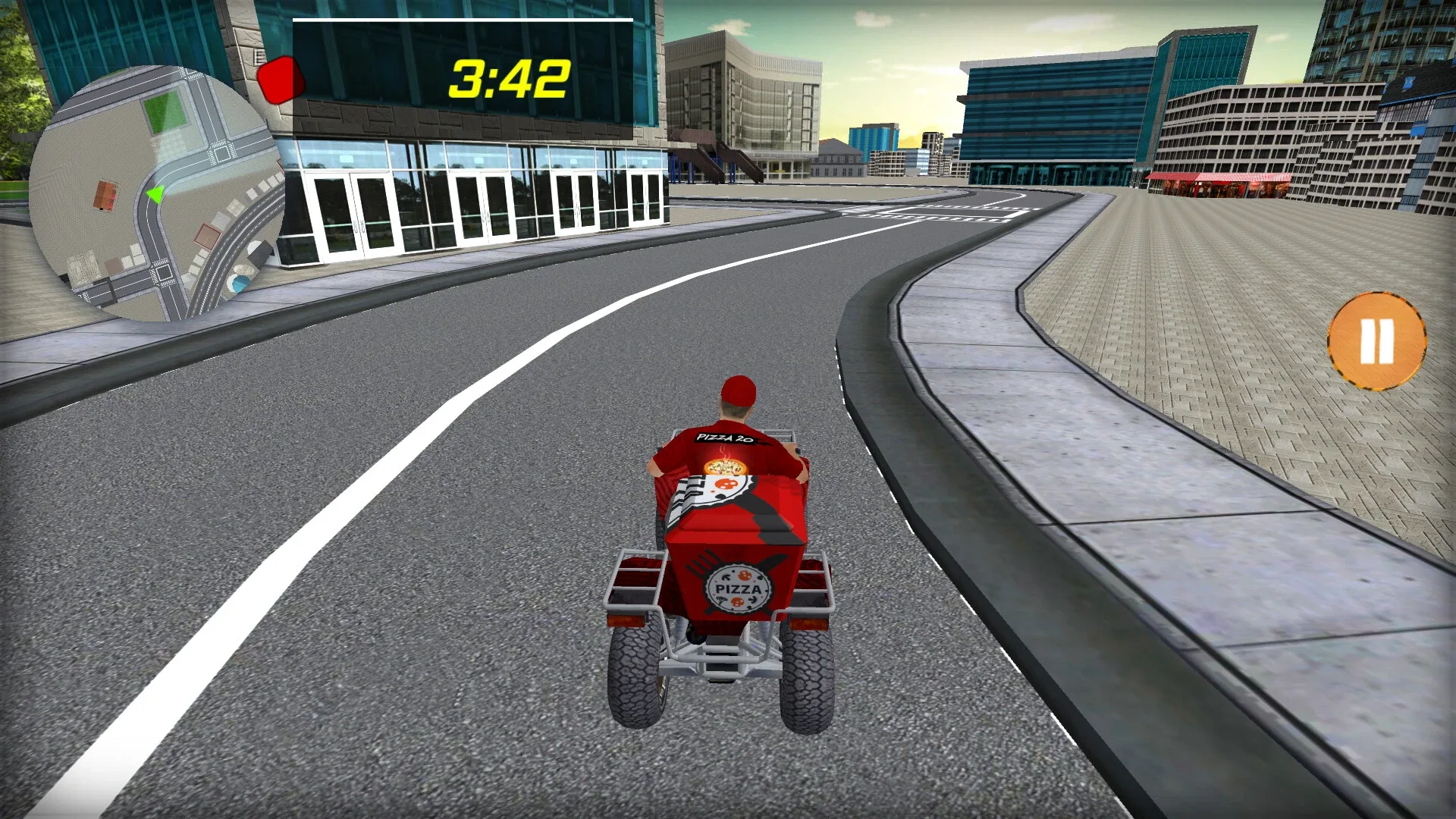Click the 3:42 countdown timer
Viewport: 1456px width, 819px height.
(x=508, y=76)
